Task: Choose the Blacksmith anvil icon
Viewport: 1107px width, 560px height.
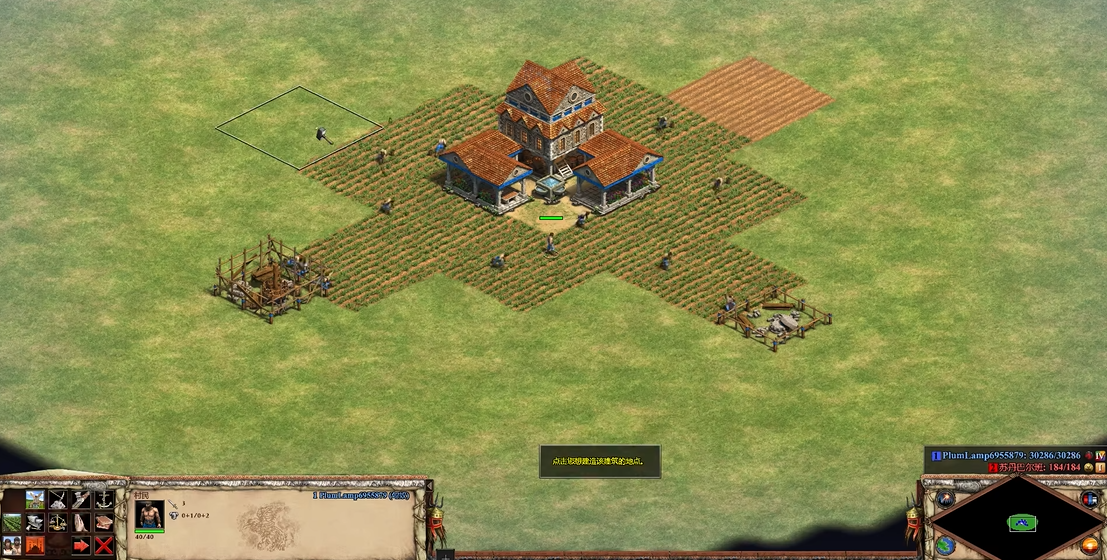Action: pyautogui.click(x=35, y=522)
